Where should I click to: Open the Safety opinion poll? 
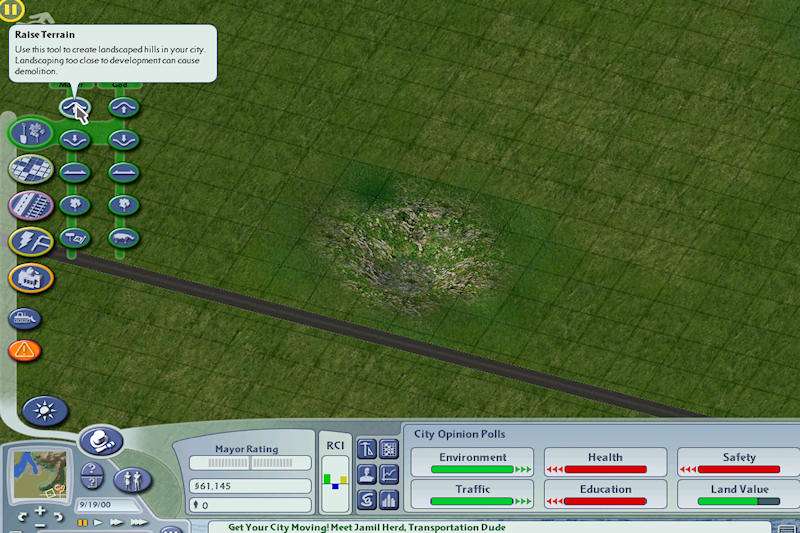click(738, 462)
